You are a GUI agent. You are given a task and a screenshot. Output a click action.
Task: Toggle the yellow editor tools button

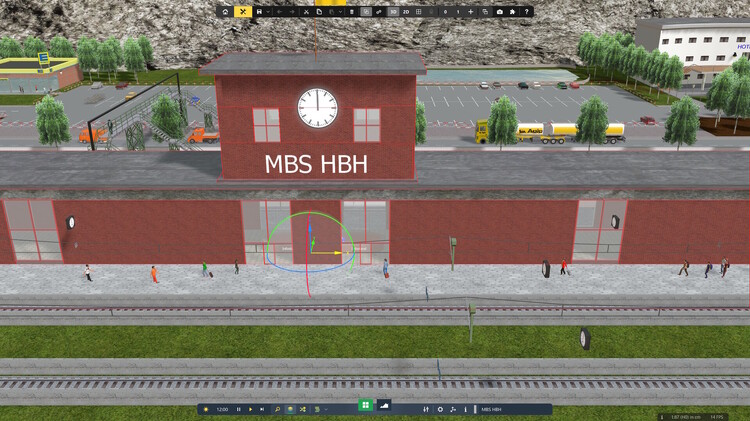click(243, 12)
